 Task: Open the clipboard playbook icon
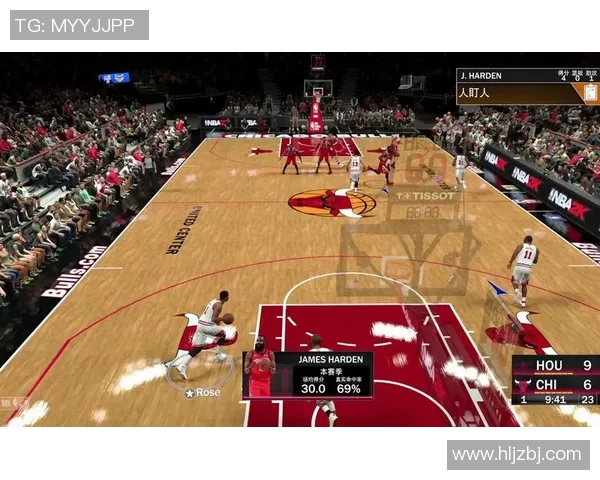click(591, 93)
